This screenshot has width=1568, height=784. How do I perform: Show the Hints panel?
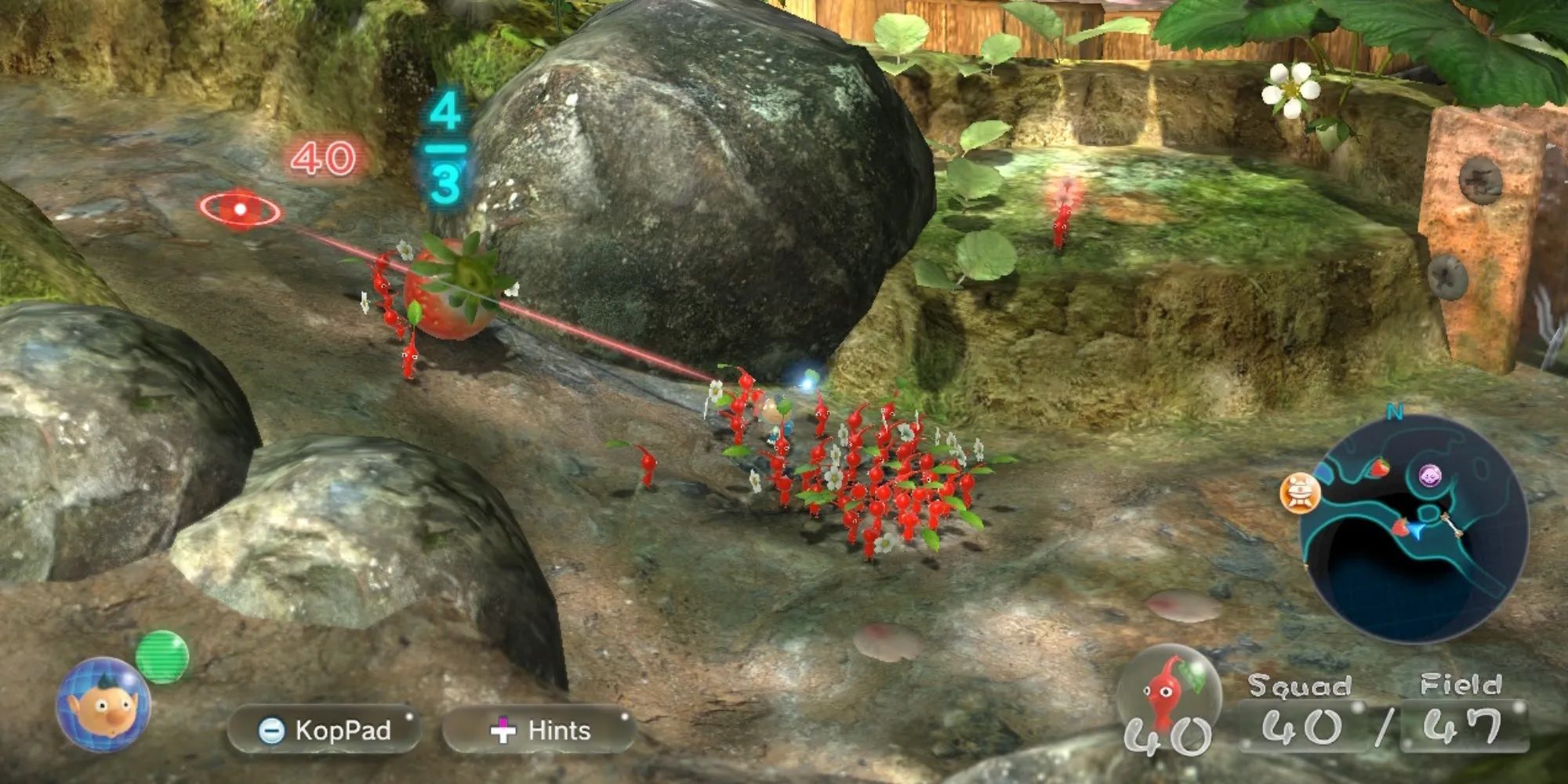[x=540, y=730]
